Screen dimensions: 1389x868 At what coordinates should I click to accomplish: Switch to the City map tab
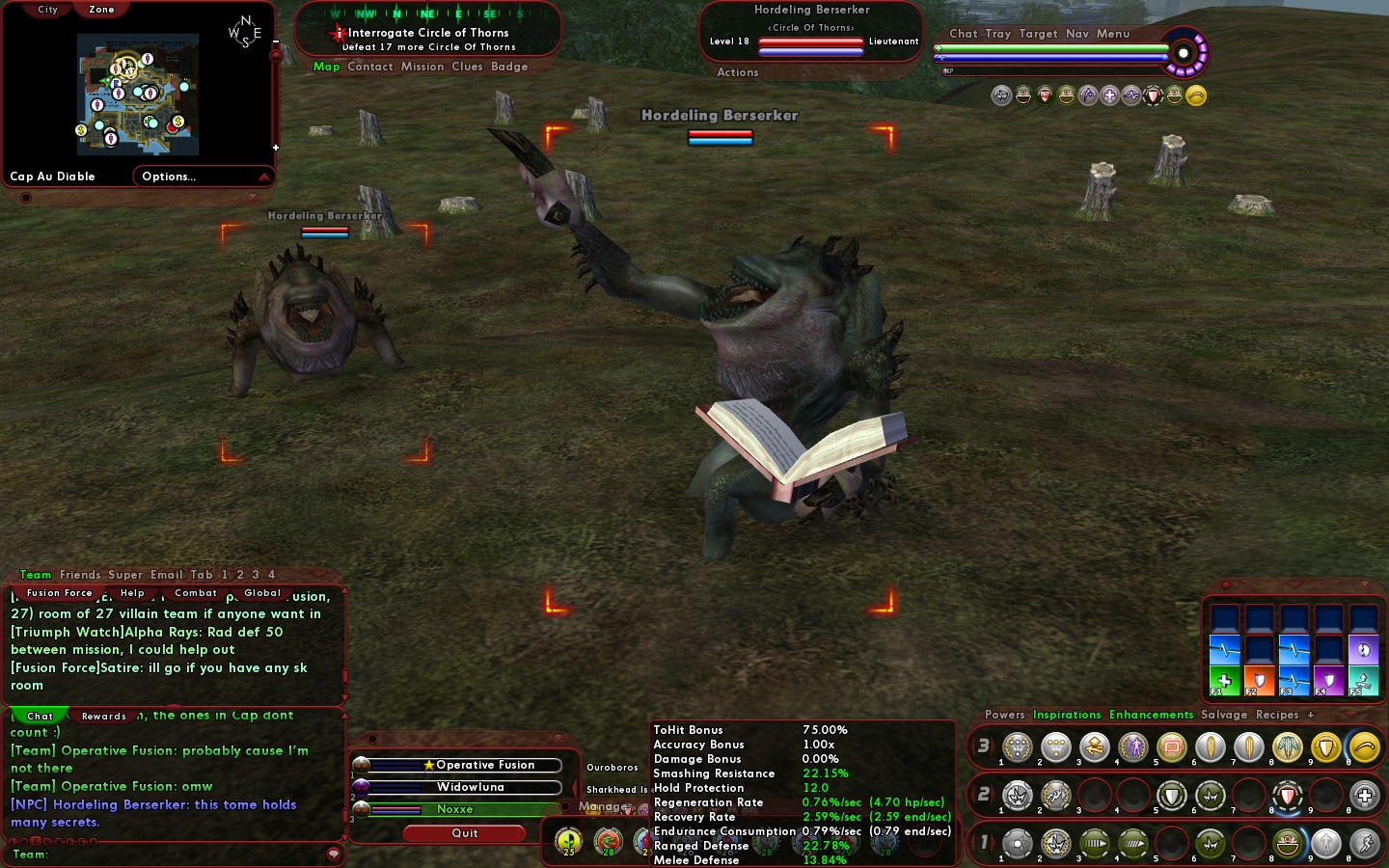(x=47, y=10)
